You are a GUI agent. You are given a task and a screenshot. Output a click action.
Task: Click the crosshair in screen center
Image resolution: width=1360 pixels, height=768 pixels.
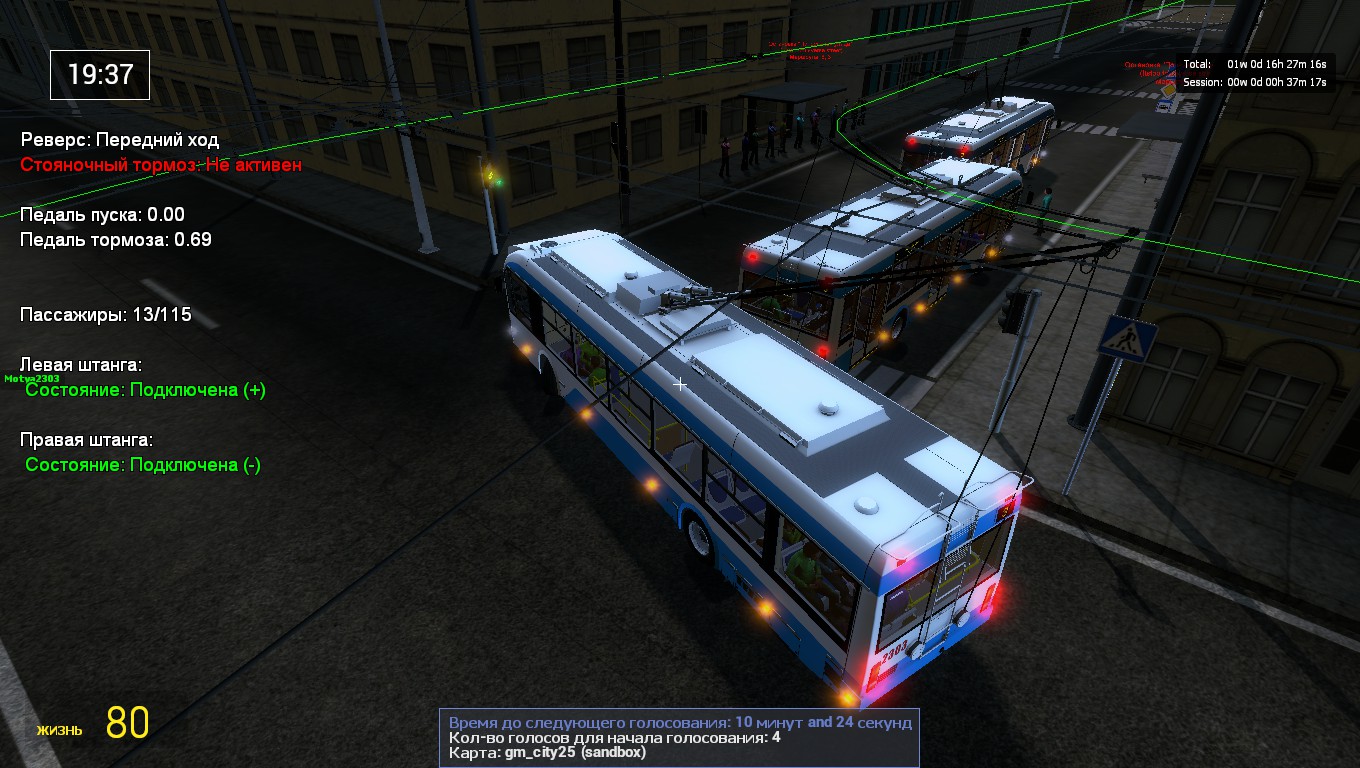pyautogui.click(x=679, y=383)
